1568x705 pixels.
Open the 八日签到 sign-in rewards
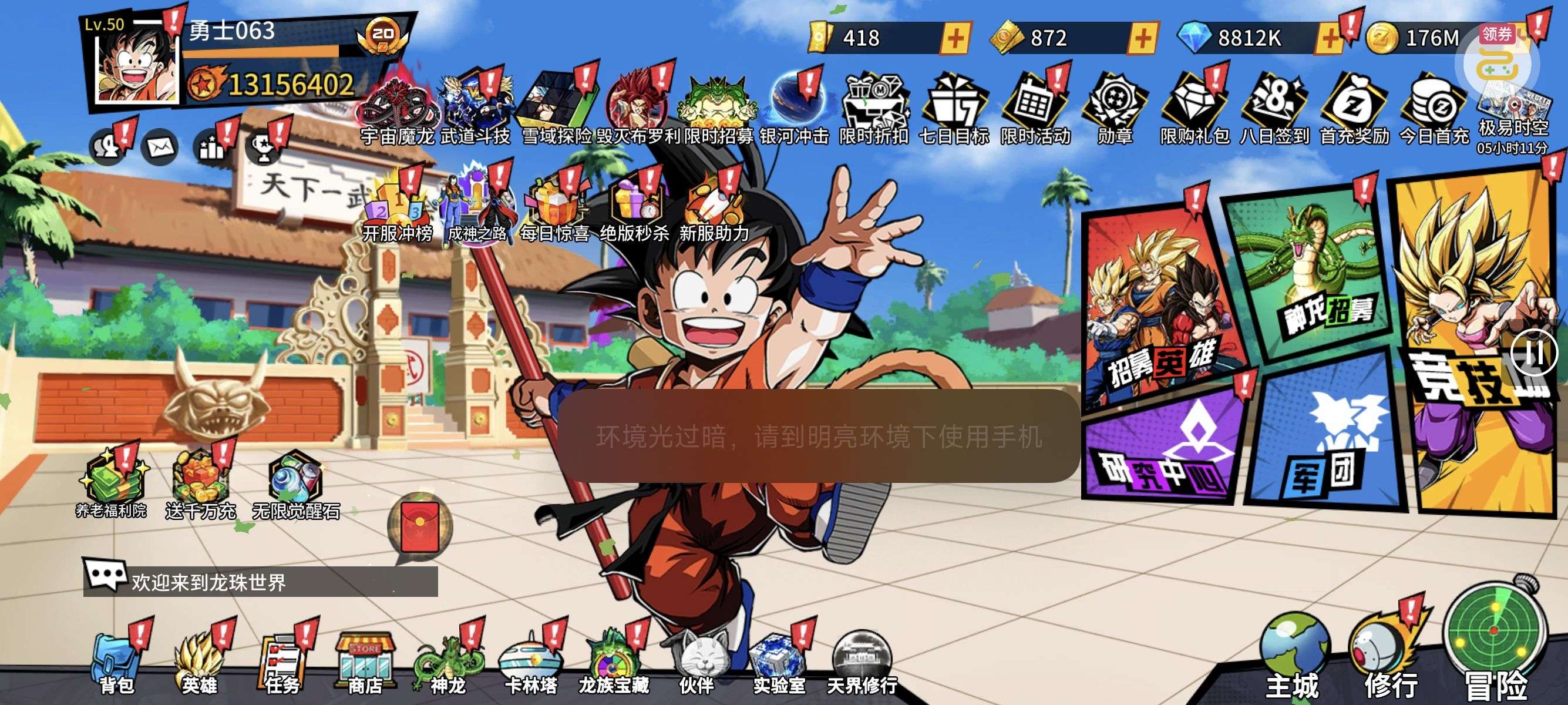1274,110
